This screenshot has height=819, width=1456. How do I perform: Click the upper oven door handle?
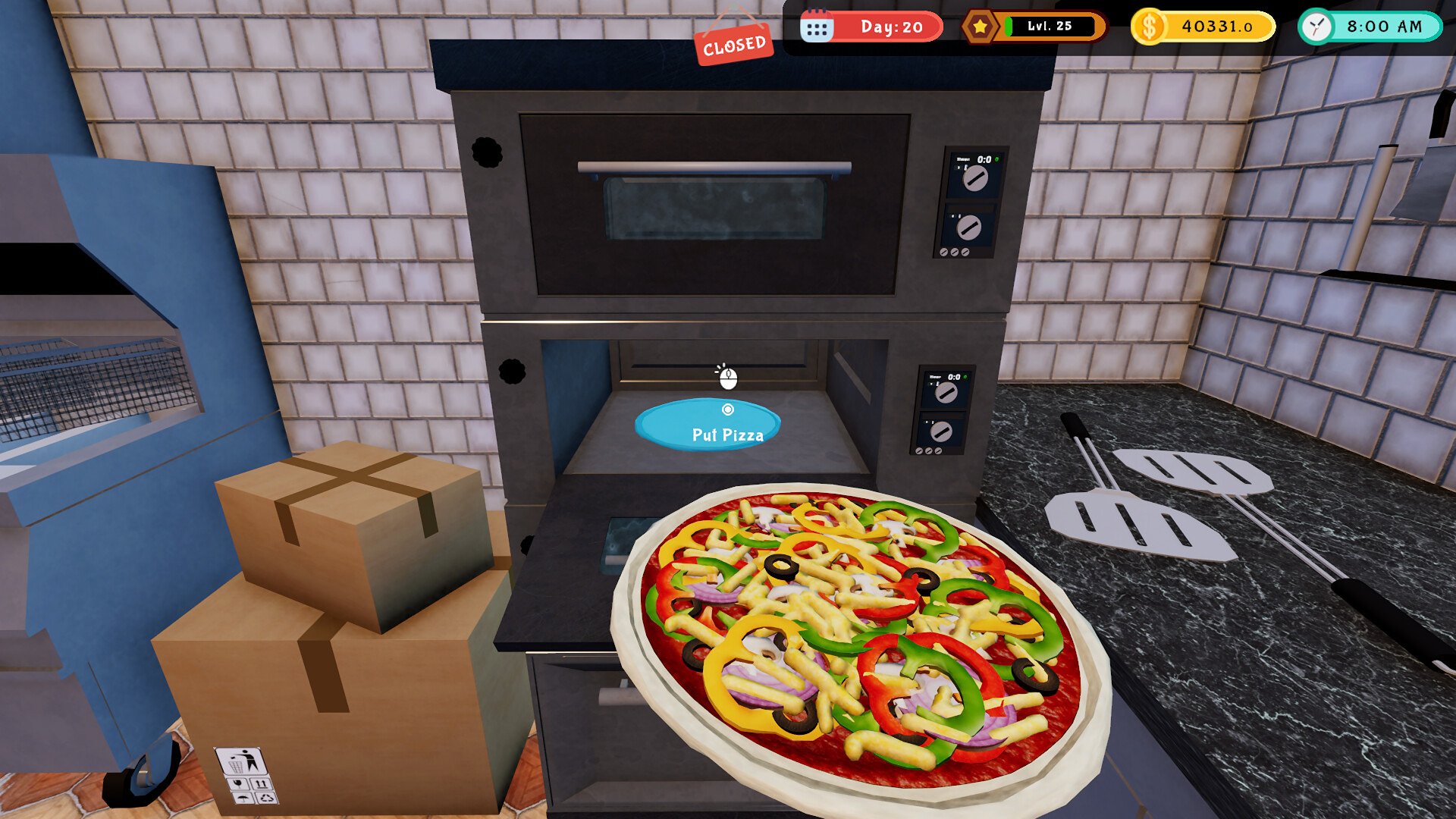click(x=713, y=168)
